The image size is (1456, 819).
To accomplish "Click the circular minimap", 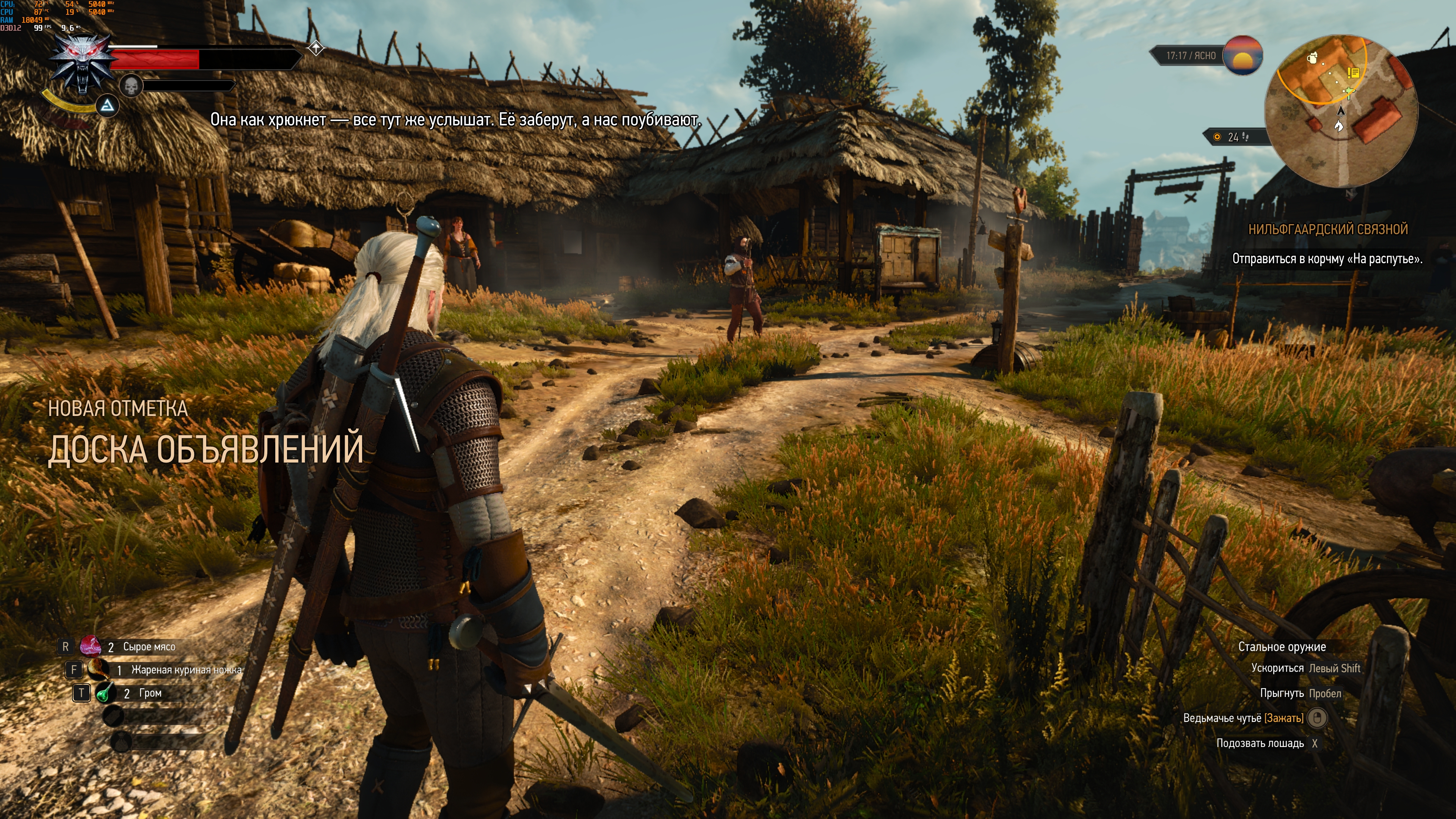I will [1341, 111].
